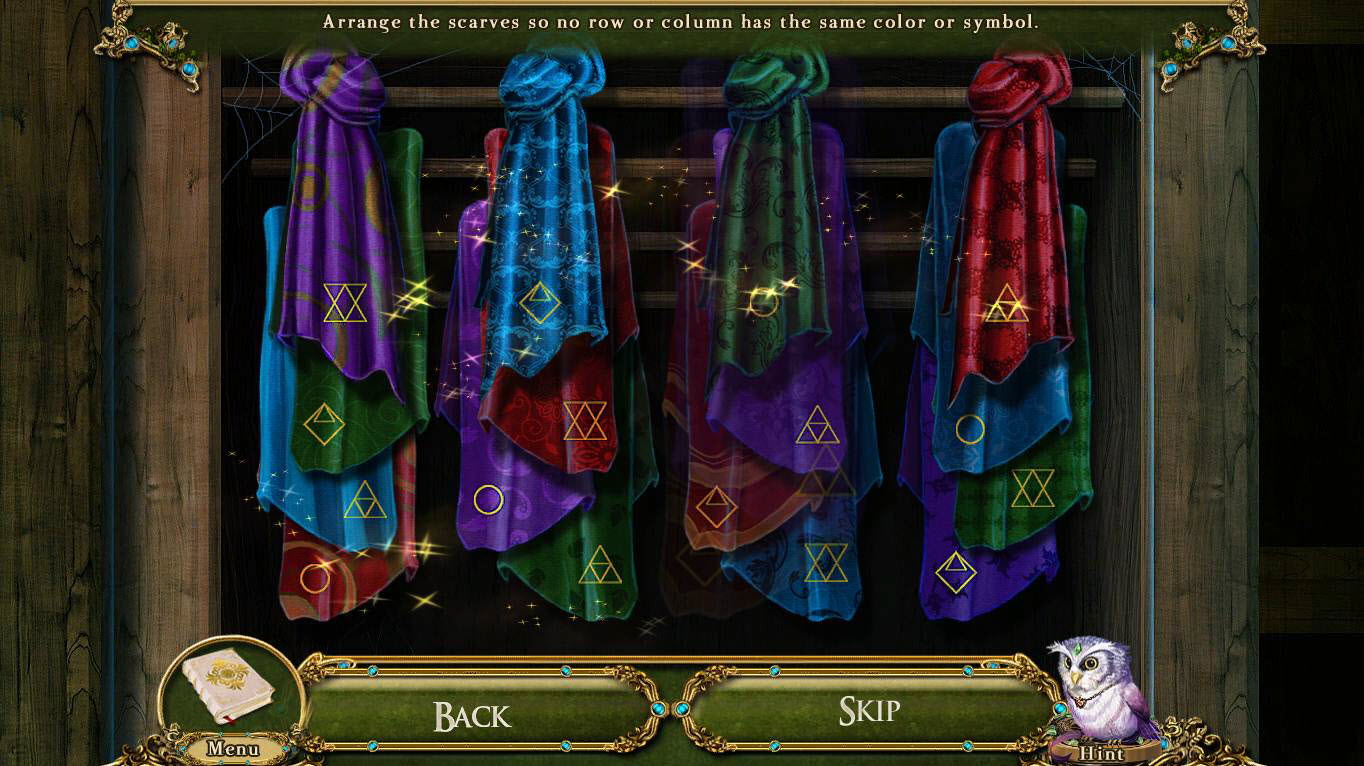This screenshot has width=1364, height=766.
Task: Choose the green hourglass scarf in column four
Action: pyautogui.click(x=1034, y=488)
